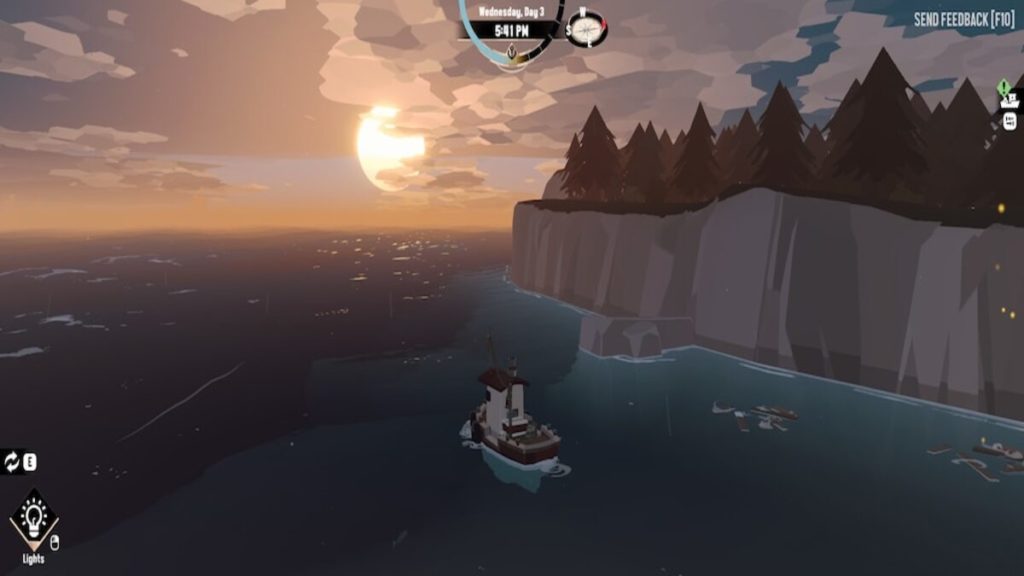Open the green exclamation quest marker

point(1004,87)
